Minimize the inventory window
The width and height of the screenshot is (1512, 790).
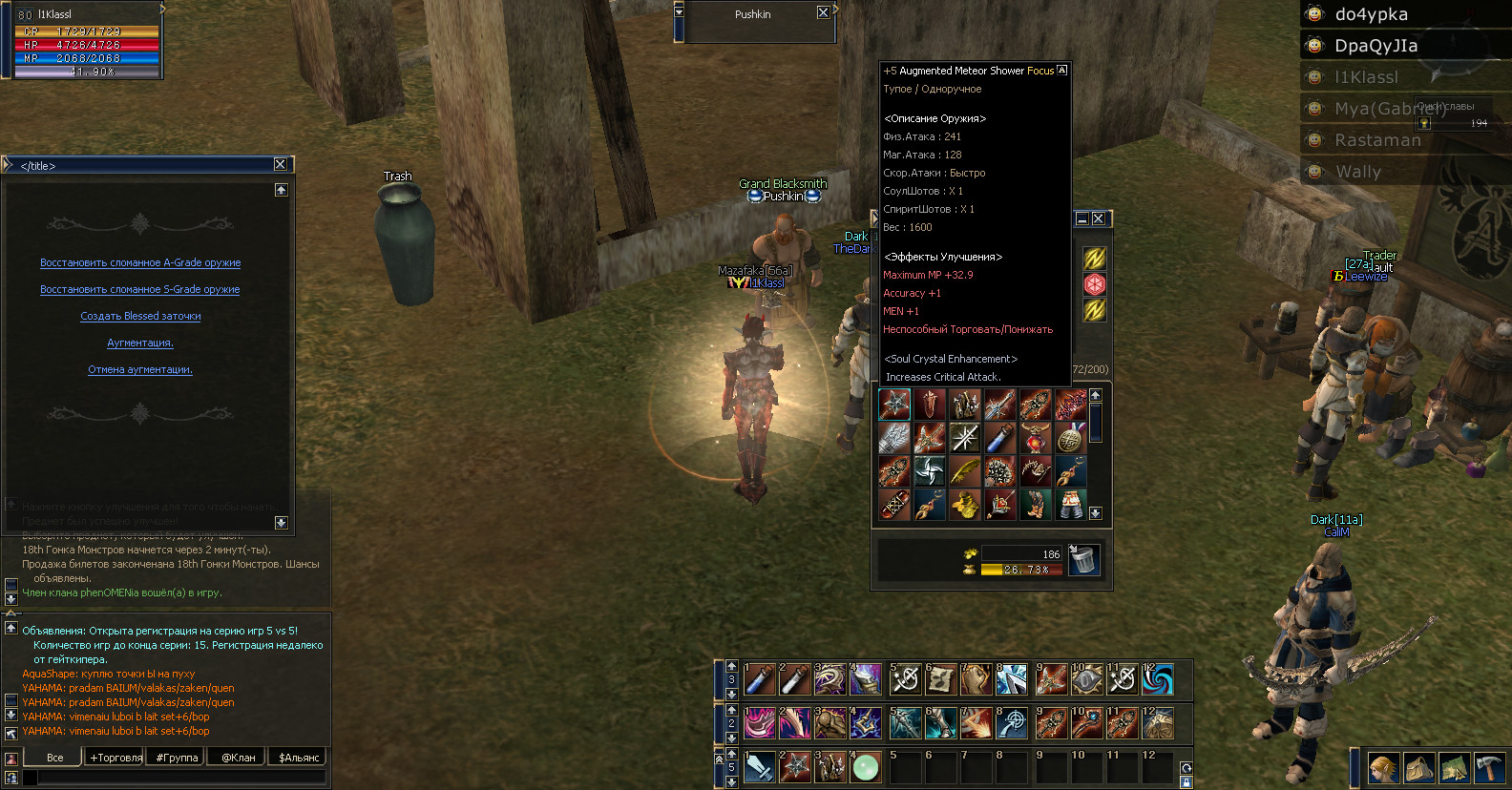click(1082, 218)
